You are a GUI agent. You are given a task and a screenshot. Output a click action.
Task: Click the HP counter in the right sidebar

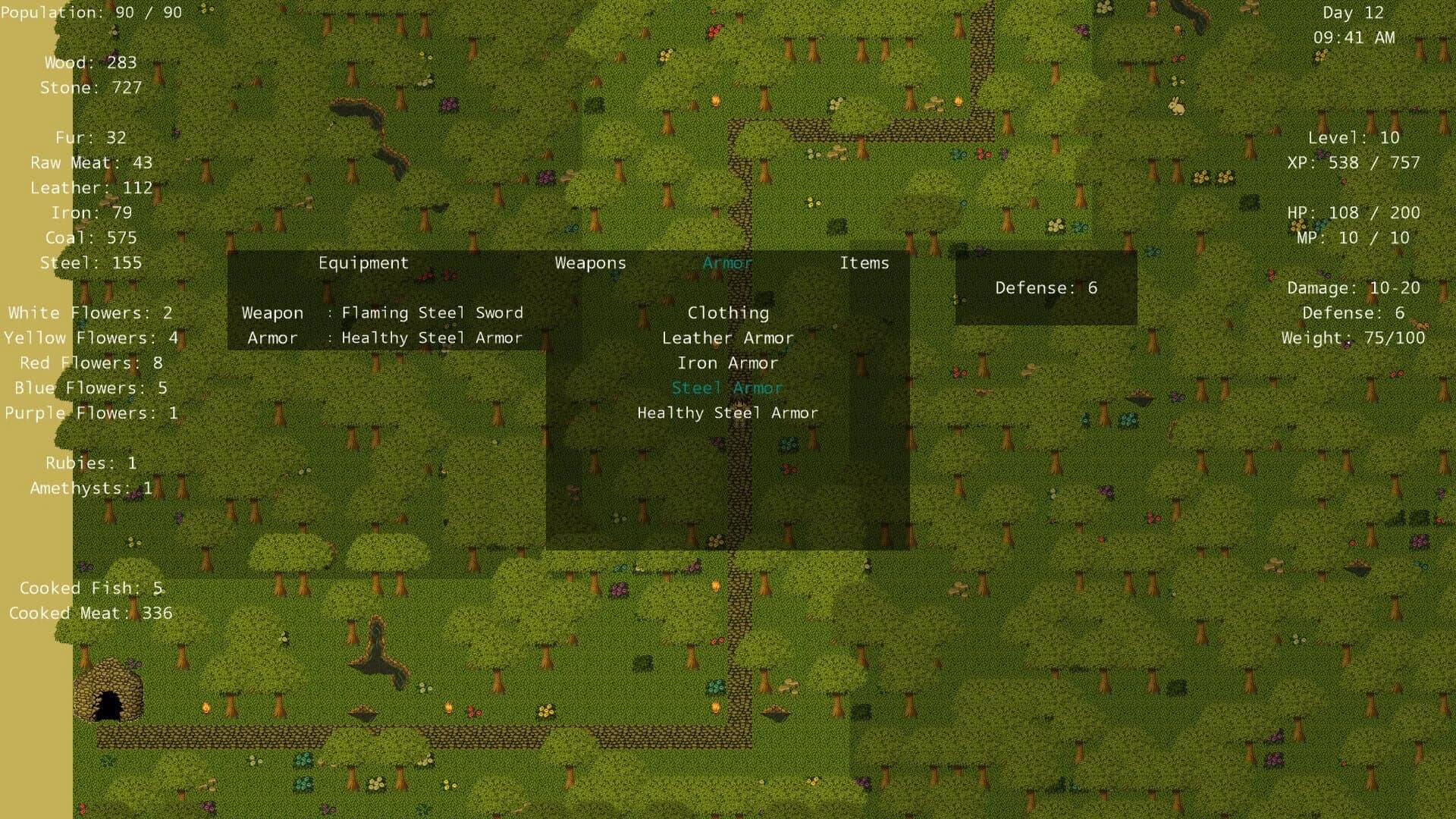(1355, 212)
